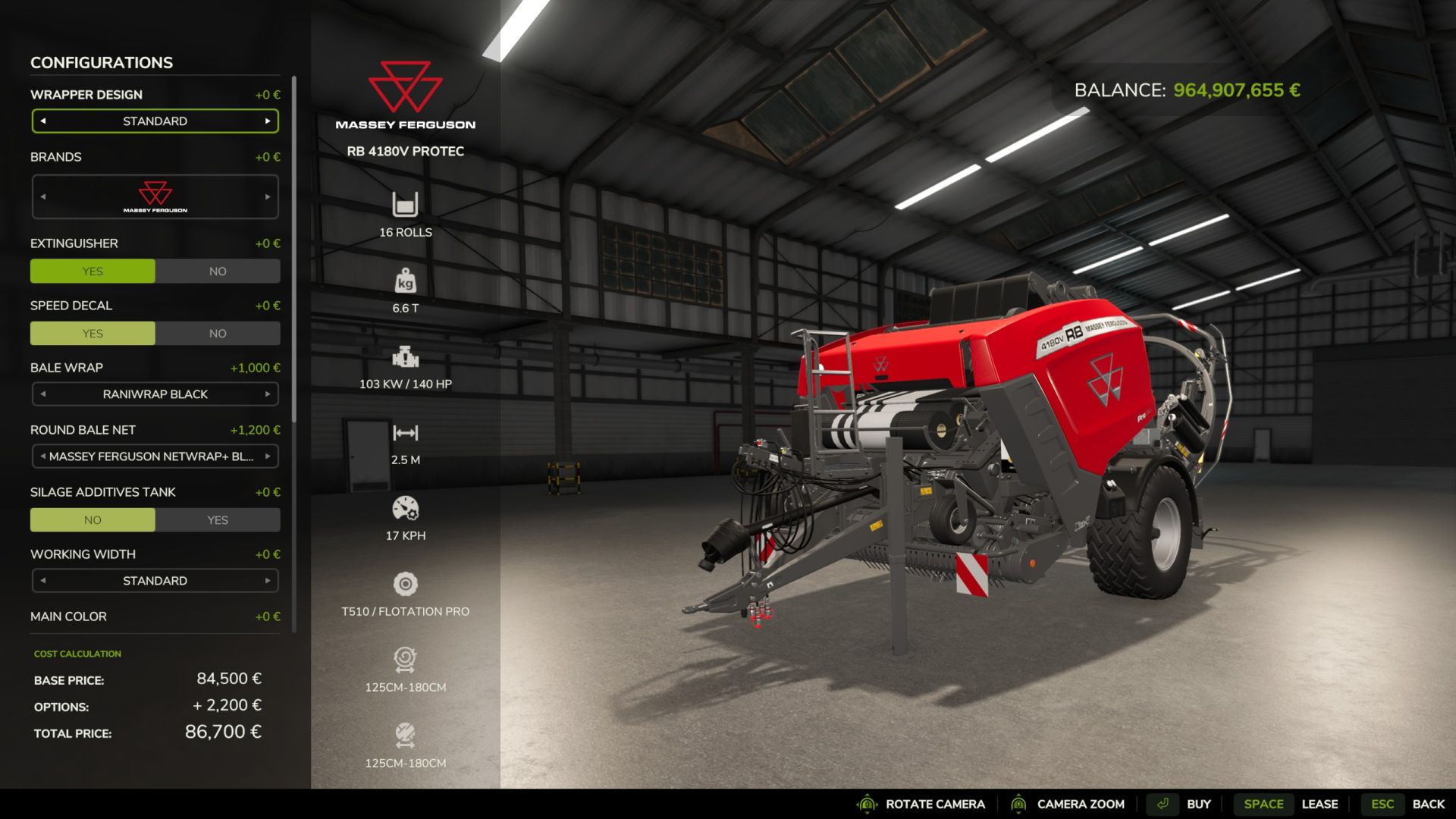Disable Speed Decal by choosing NO
This screenshot has height=819, width=1456.
pos(218,334)
